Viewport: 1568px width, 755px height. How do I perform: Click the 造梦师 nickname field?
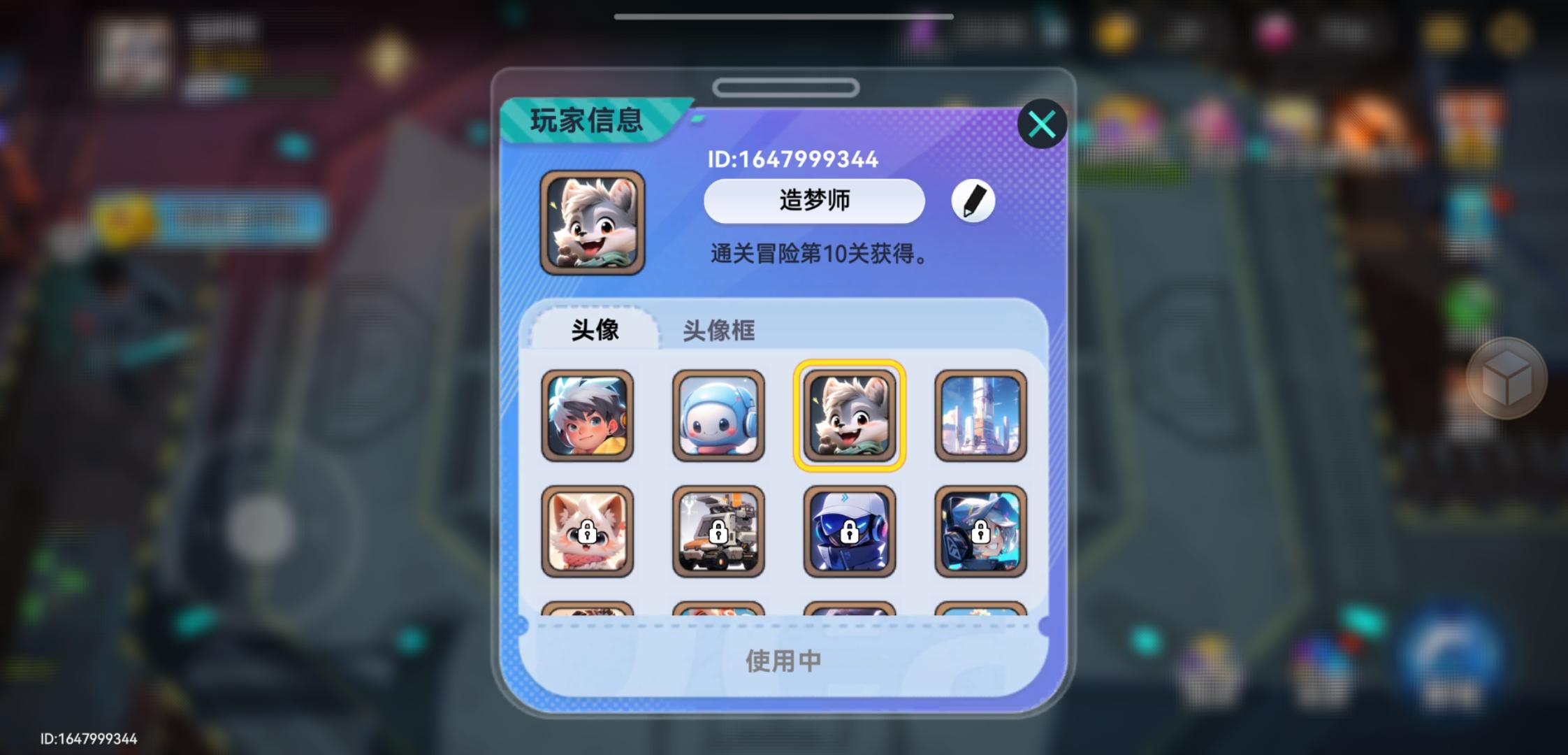(x=813, y=201)
